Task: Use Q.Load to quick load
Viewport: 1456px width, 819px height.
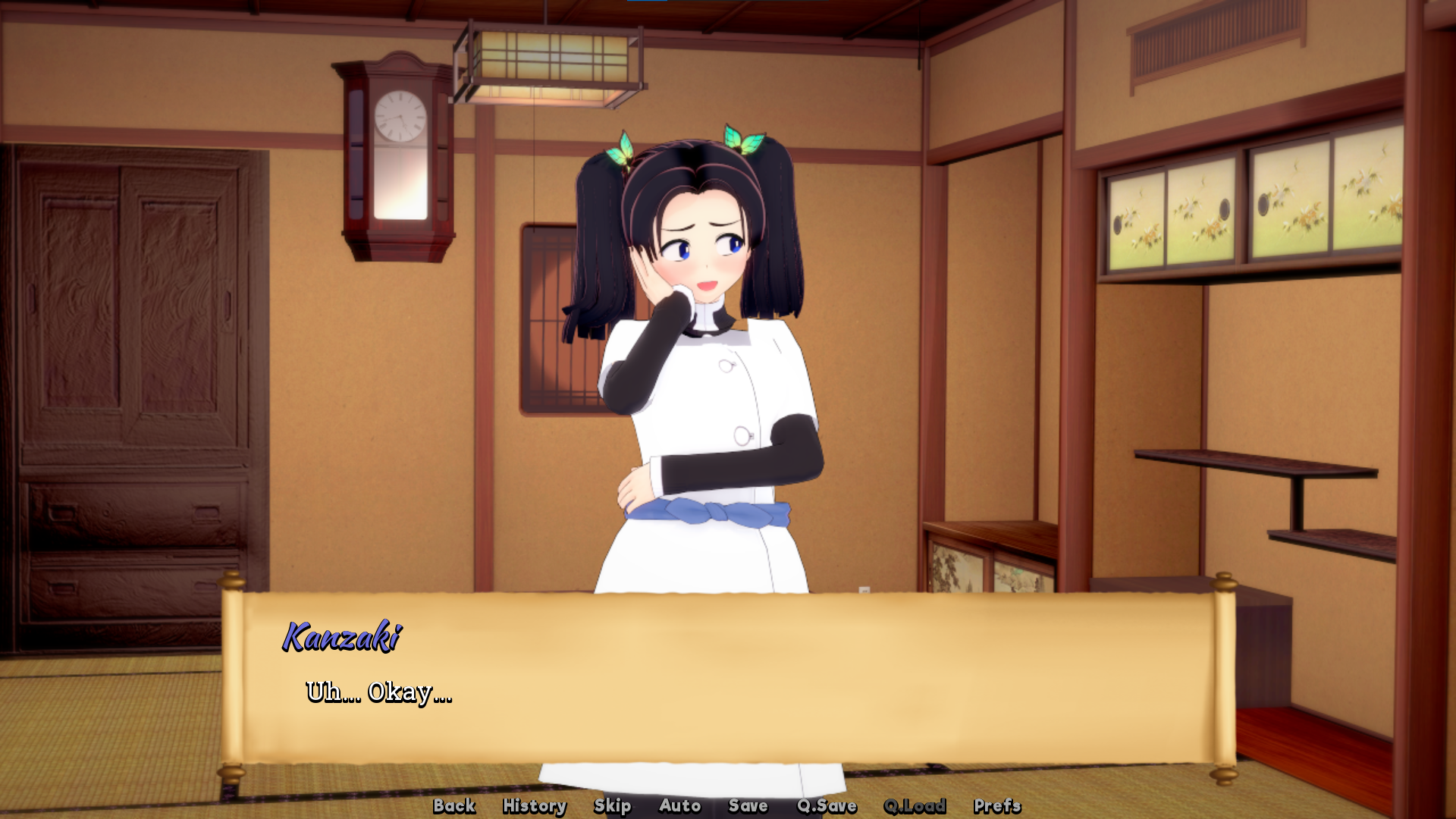Action: (x=915, y=805)
